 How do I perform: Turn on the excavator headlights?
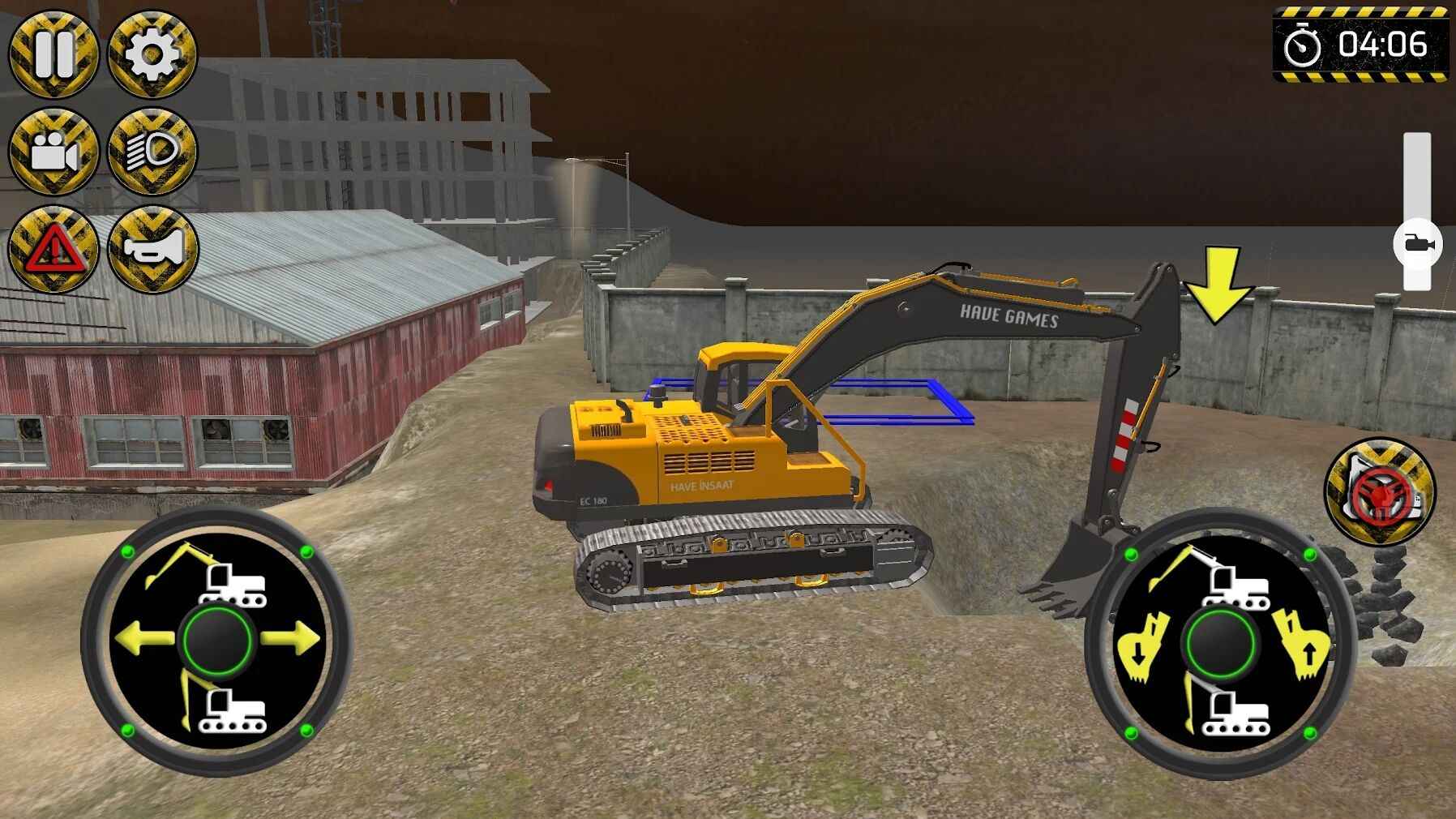[150, 150]
